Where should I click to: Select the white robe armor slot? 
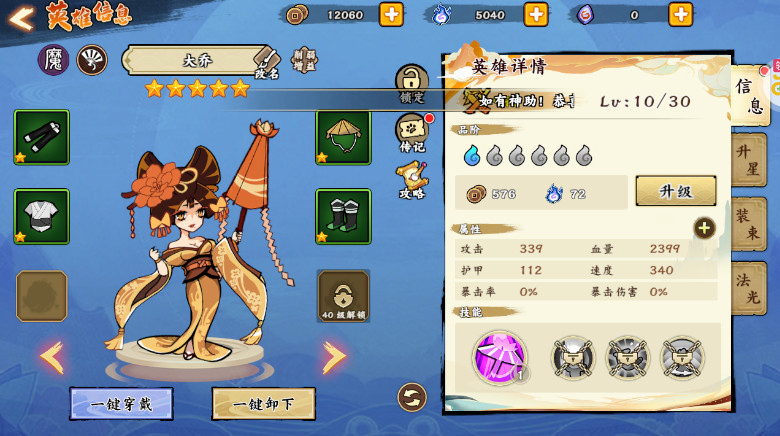click(x=42, y=216)
